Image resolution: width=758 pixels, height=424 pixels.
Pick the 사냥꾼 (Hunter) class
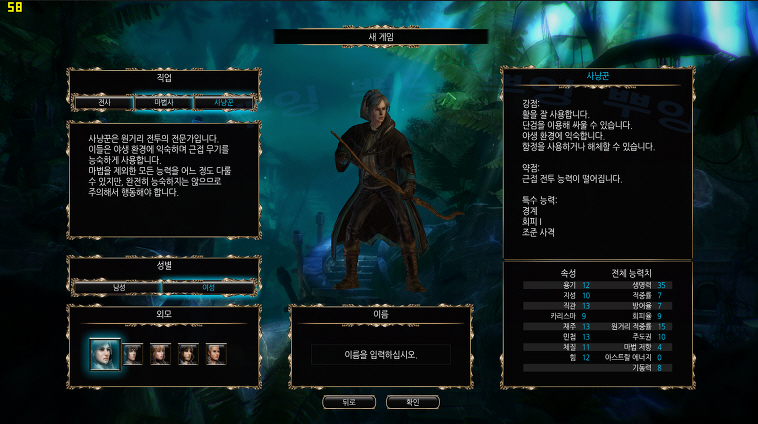click(x=222, y=102)
